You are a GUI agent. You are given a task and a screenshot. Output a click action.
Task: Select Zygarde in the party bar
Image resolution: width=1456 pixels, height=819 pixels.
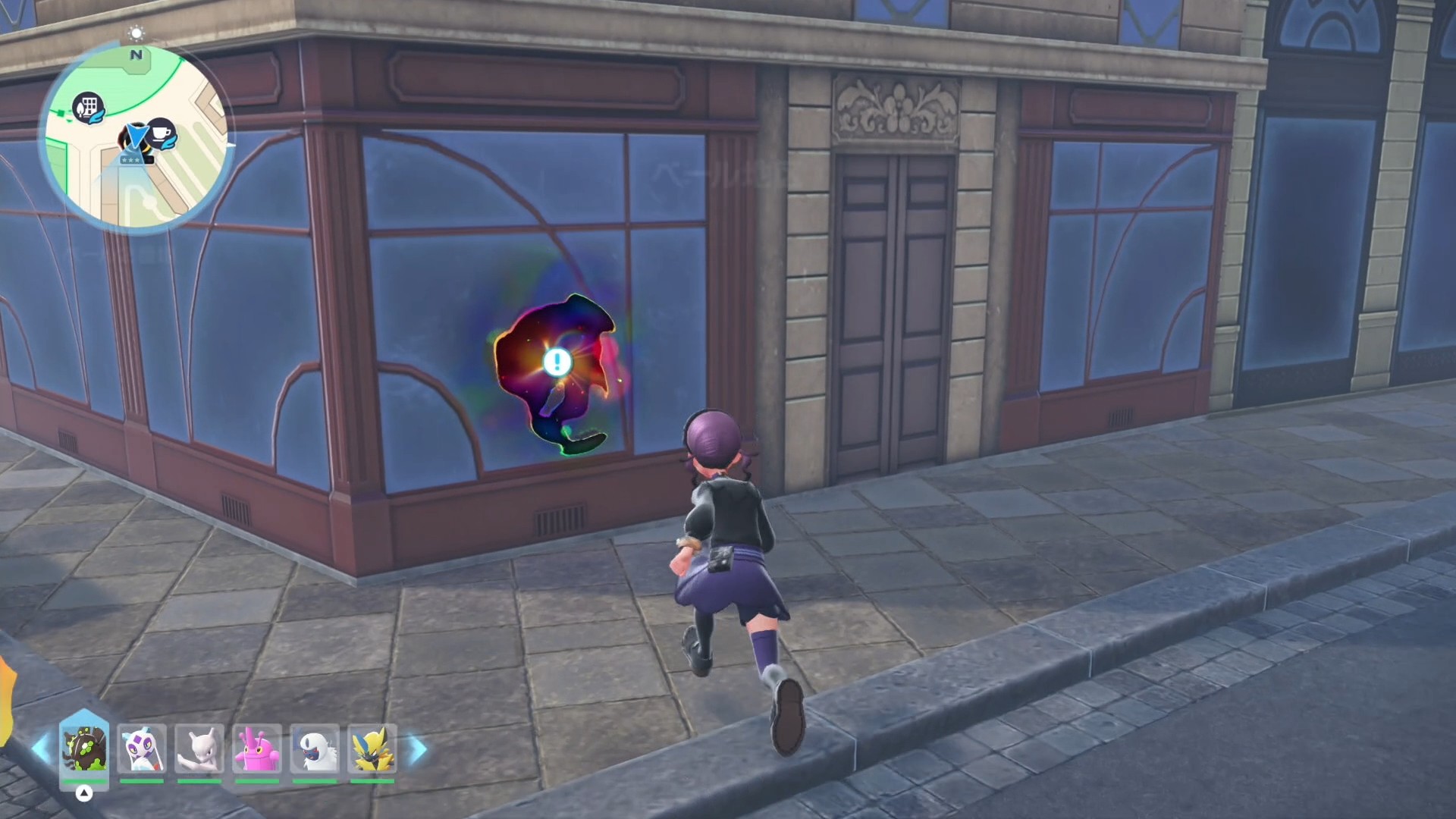coord(84,749)
